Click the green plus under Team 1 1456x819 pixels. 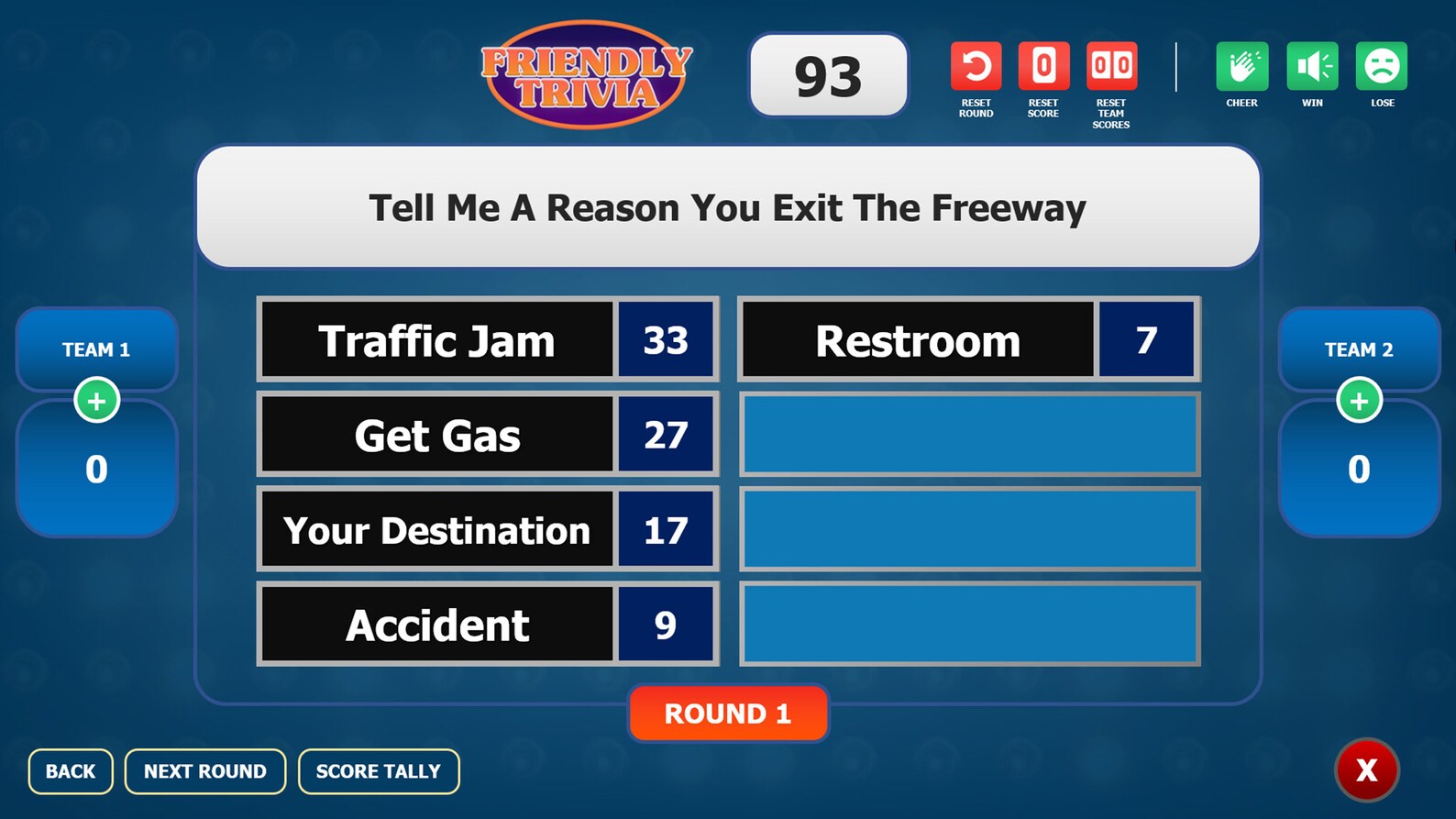[96, 399]
